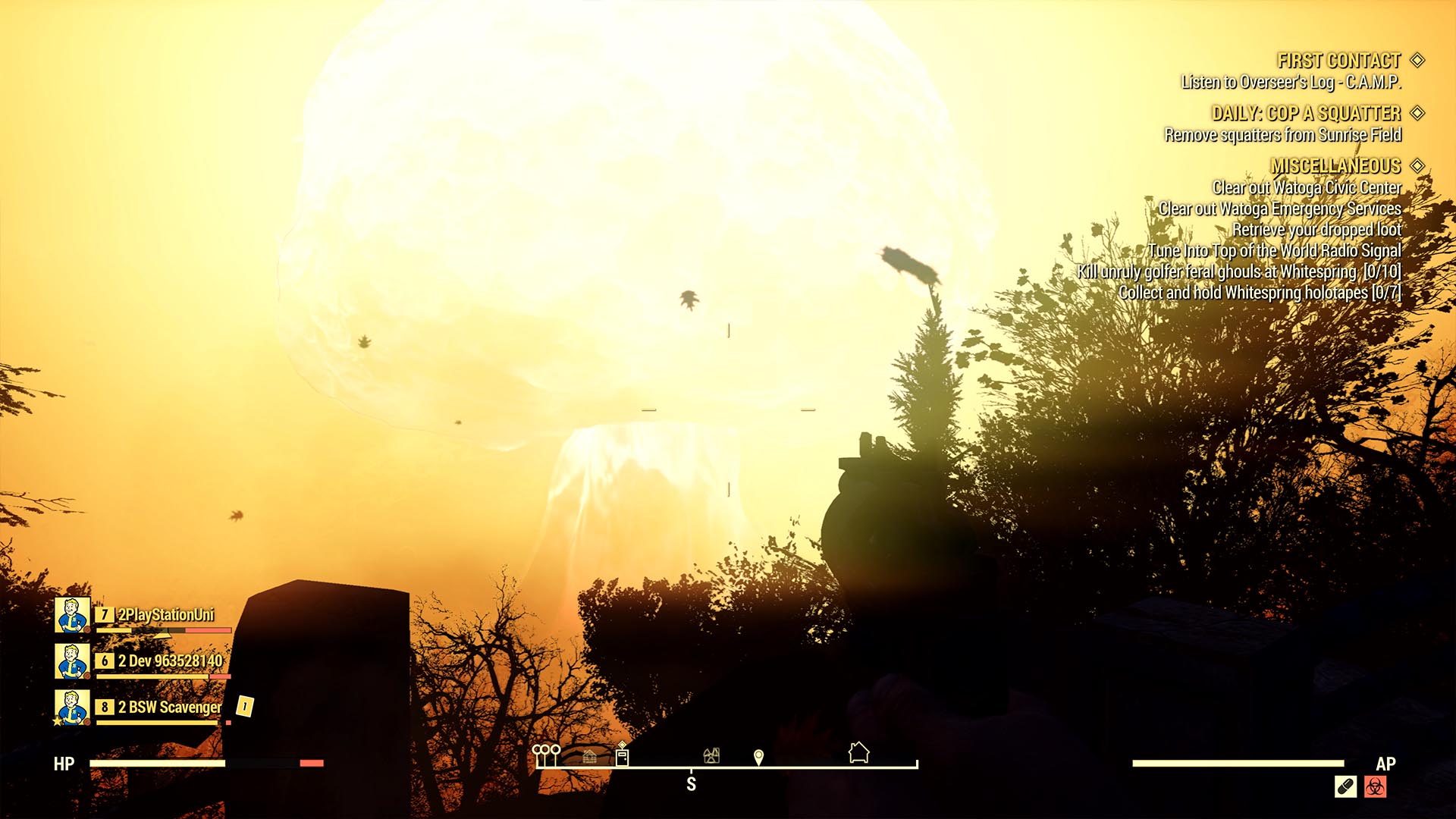Click the notification card beside 2 BSW Scavenger

[x=244, y=707]
